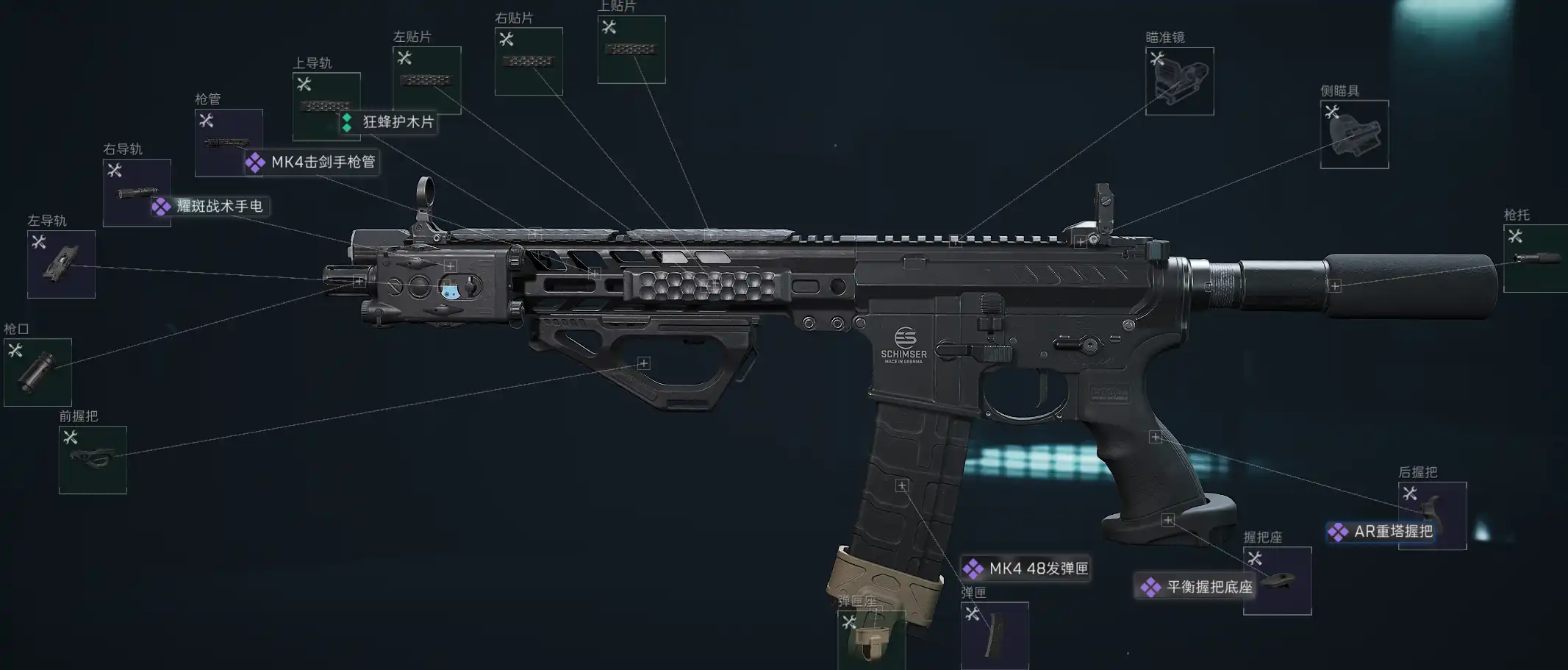Select the 弹匣座 magazine base slot
The width and height of the screenshot is (1568, 670).
pos(871,639)
